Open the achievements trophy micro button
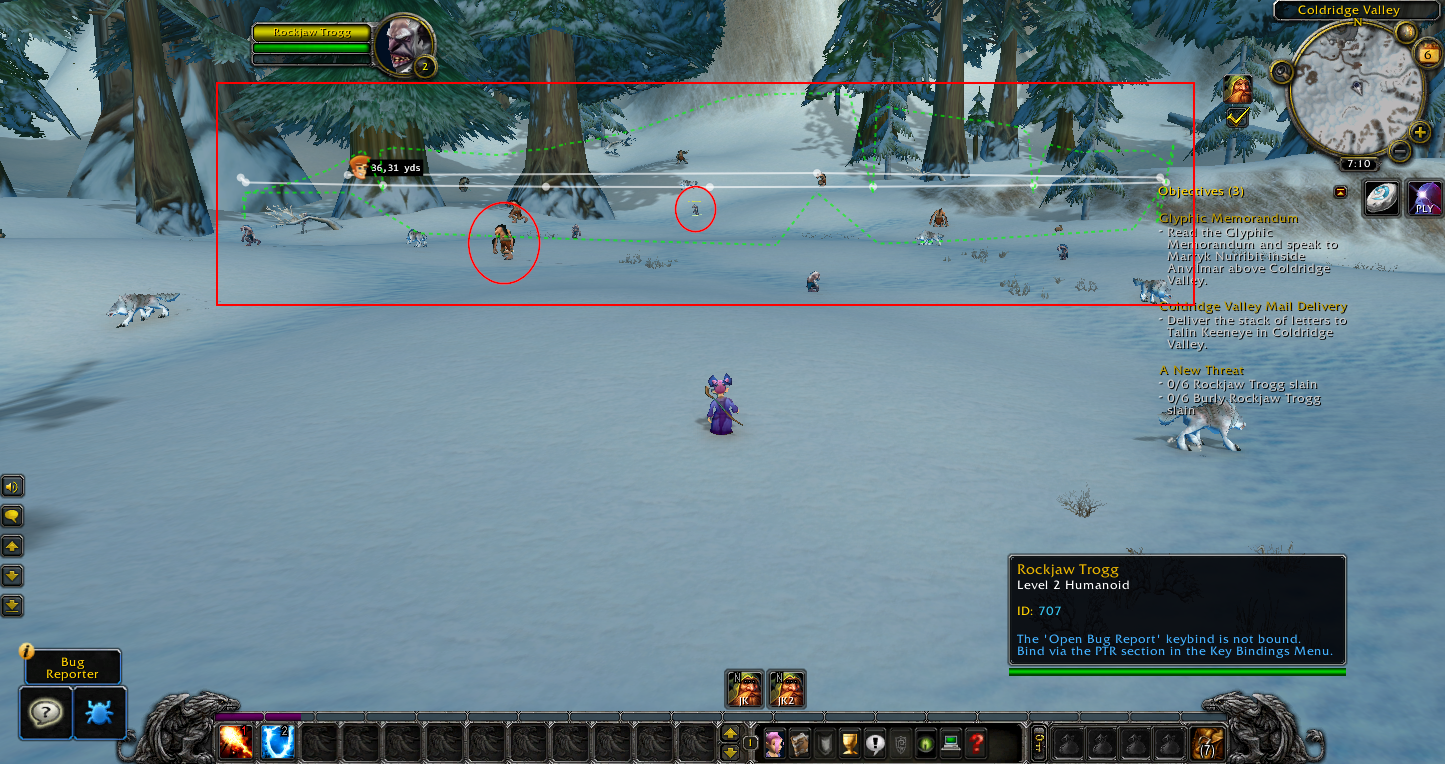This screenshot has height=764, width=1445. point(851,744)
